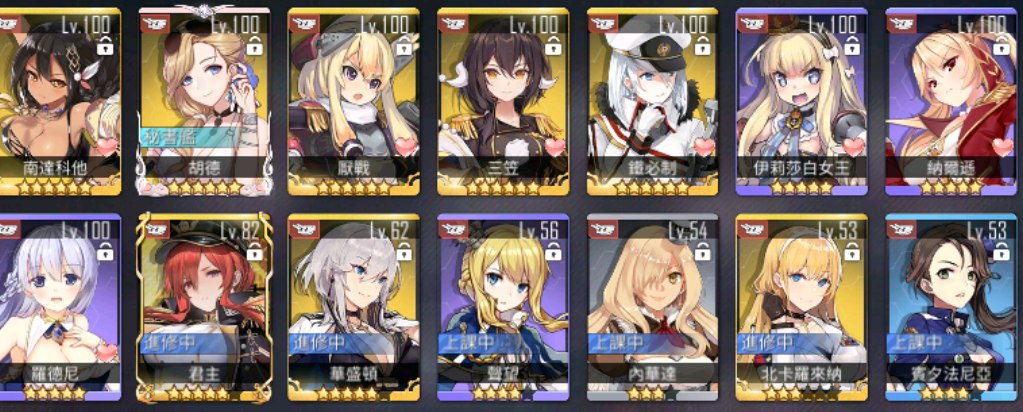
Task: Select the Lv.82 君主 ship card
Action: [x=204, y=306]
